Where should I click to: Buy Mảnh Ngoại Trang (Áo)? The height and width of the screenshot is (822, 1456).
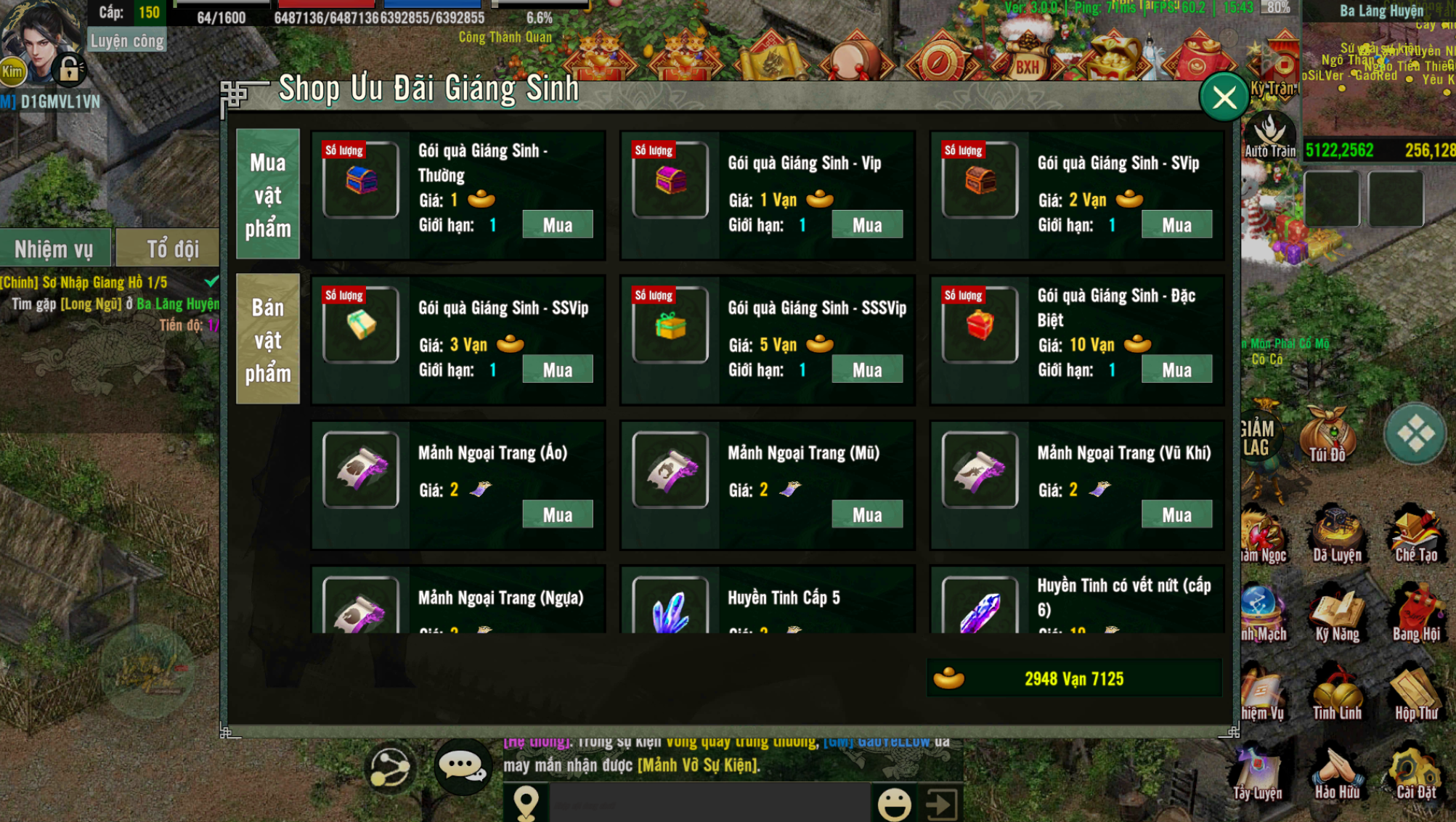[x=557, y=515]
